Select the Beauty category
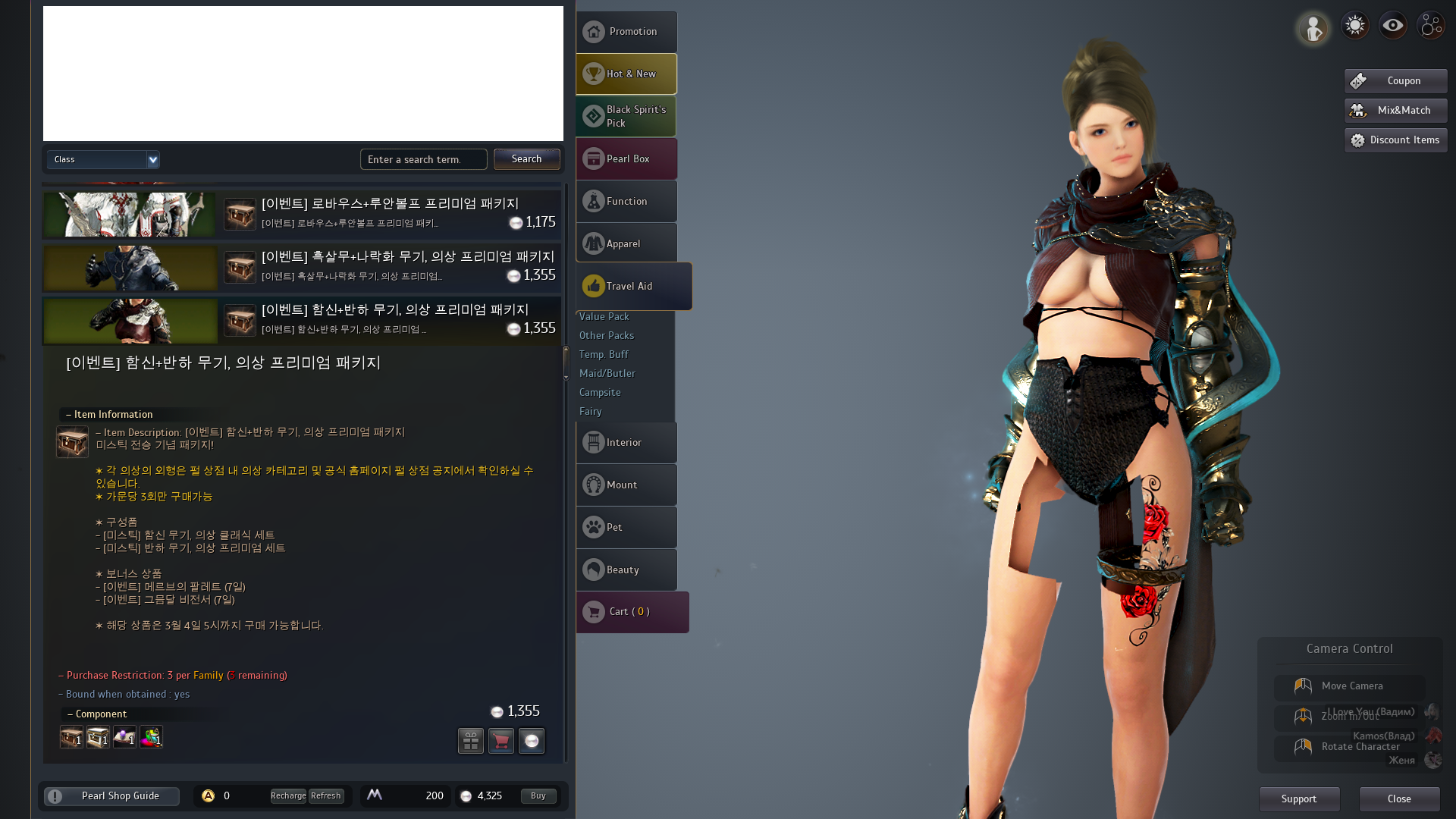 tap(626, 570)
